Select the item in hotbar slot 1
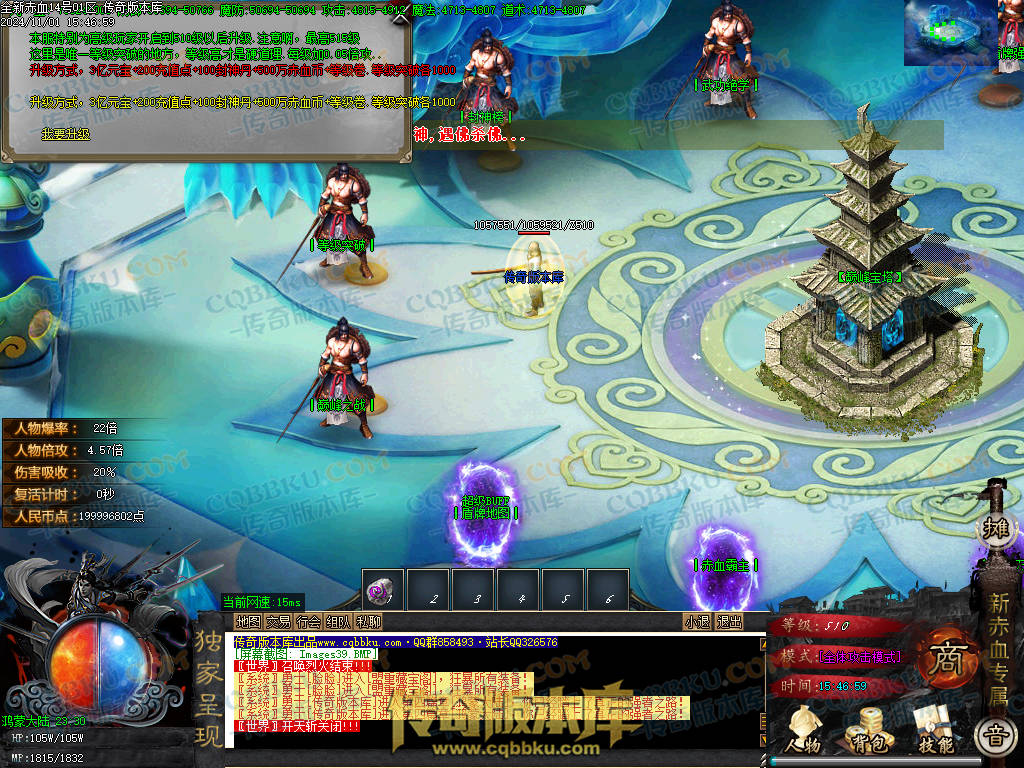 (x=382, y=591)
